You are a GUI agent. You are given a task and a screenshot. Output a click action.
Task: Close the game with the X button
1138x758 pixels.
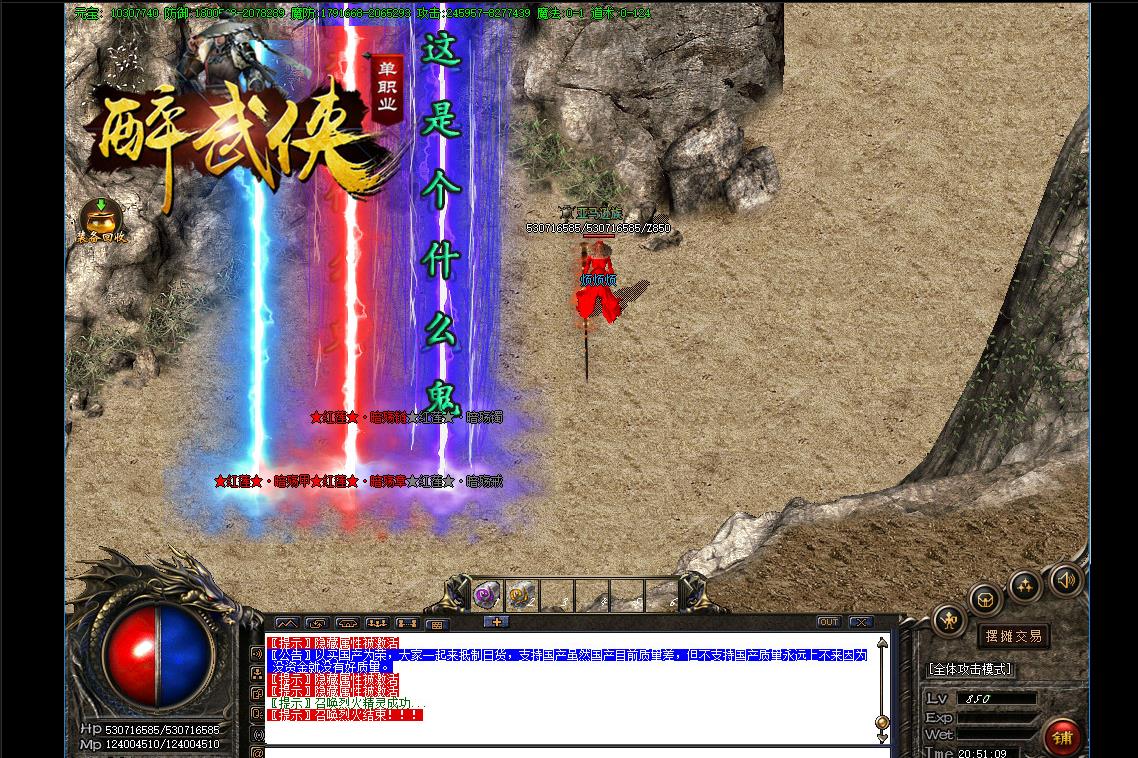[x=860, y=622]
